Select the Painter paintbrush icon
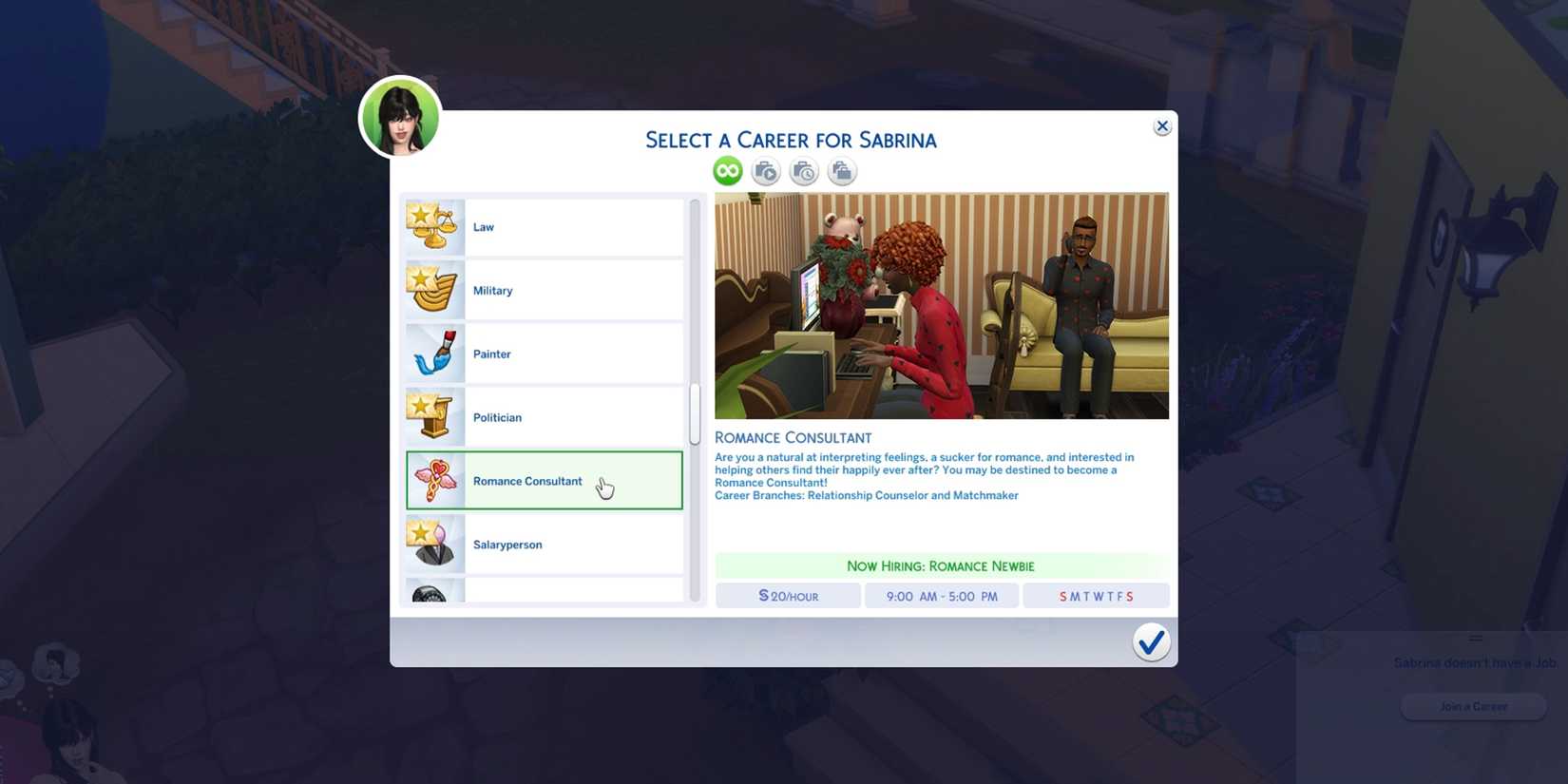 pos(434,354)
